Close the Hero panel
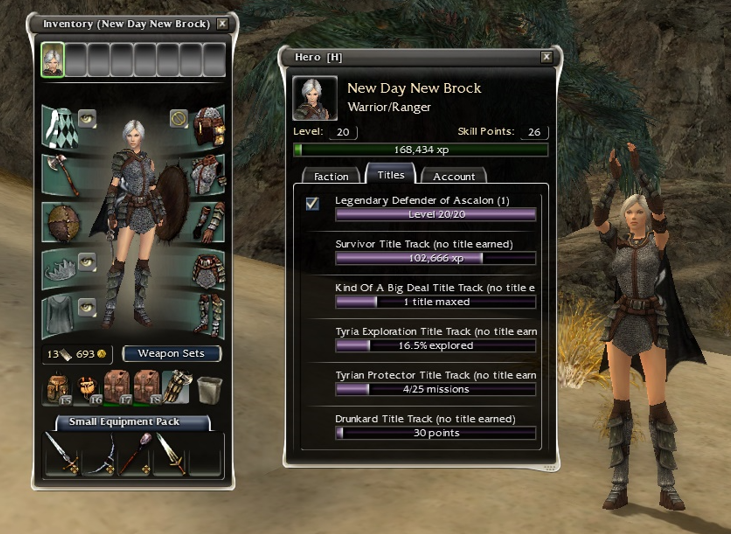The height and width of the screenshot is (534, 731). 546,57
